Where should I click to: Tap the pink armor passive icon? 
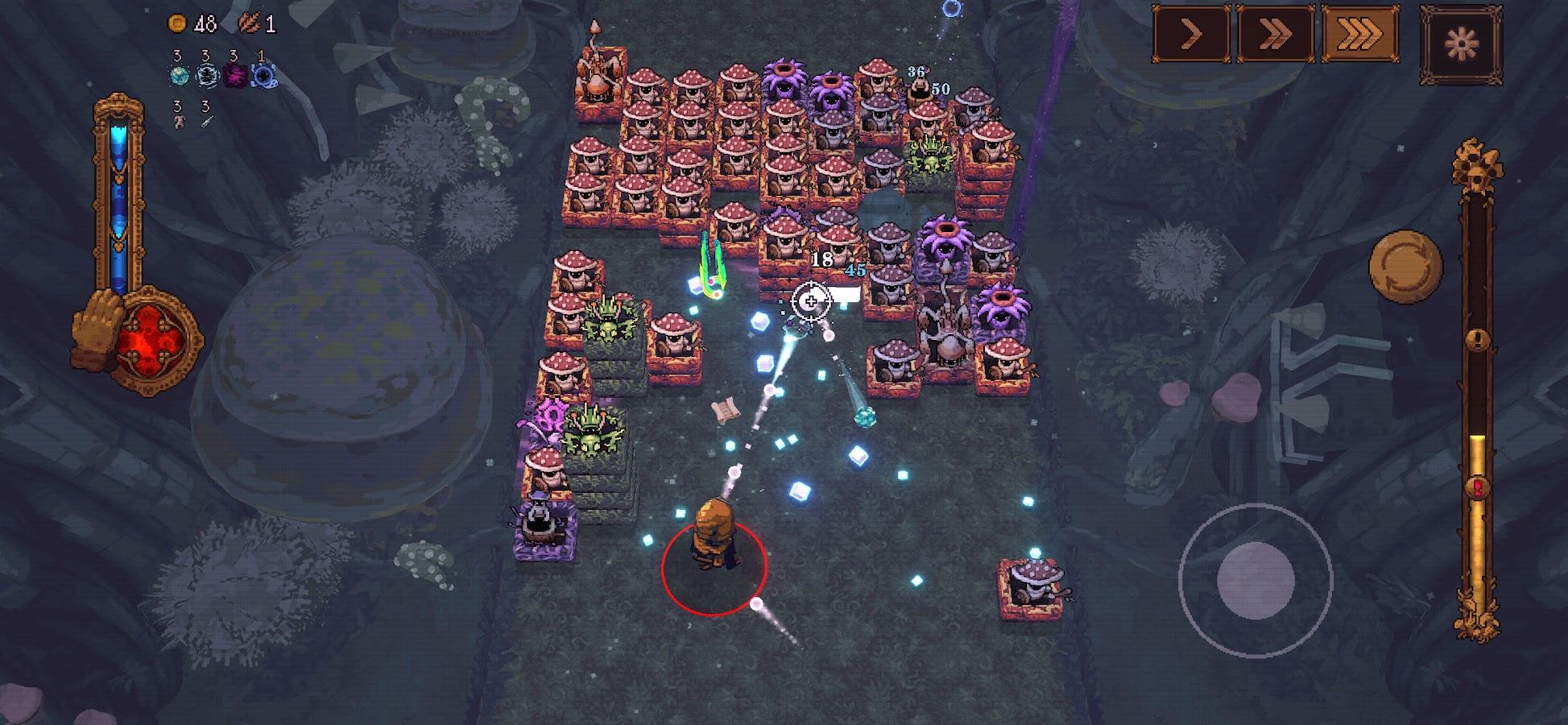point(179,122)
